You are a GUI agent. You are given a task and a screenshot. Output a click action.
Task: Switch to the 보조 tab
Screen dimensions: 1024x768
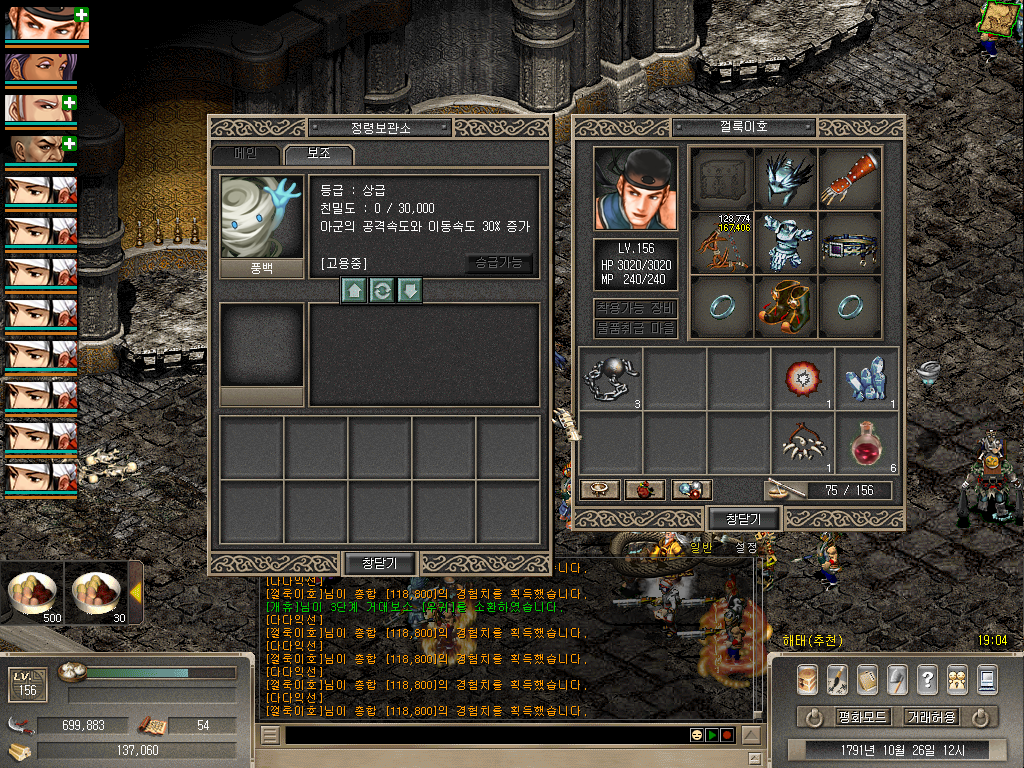[318, 155]
